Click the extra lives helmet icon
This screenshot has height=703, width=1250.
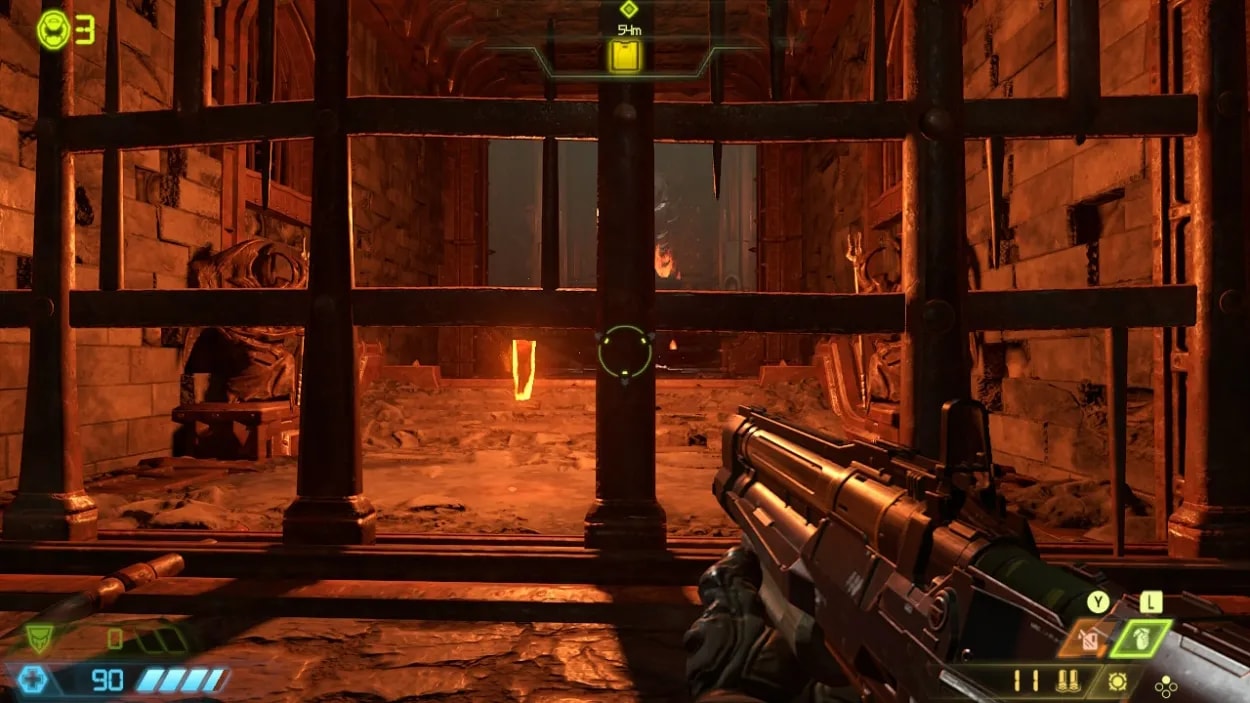pyautogui.click(x=53, y=29)
